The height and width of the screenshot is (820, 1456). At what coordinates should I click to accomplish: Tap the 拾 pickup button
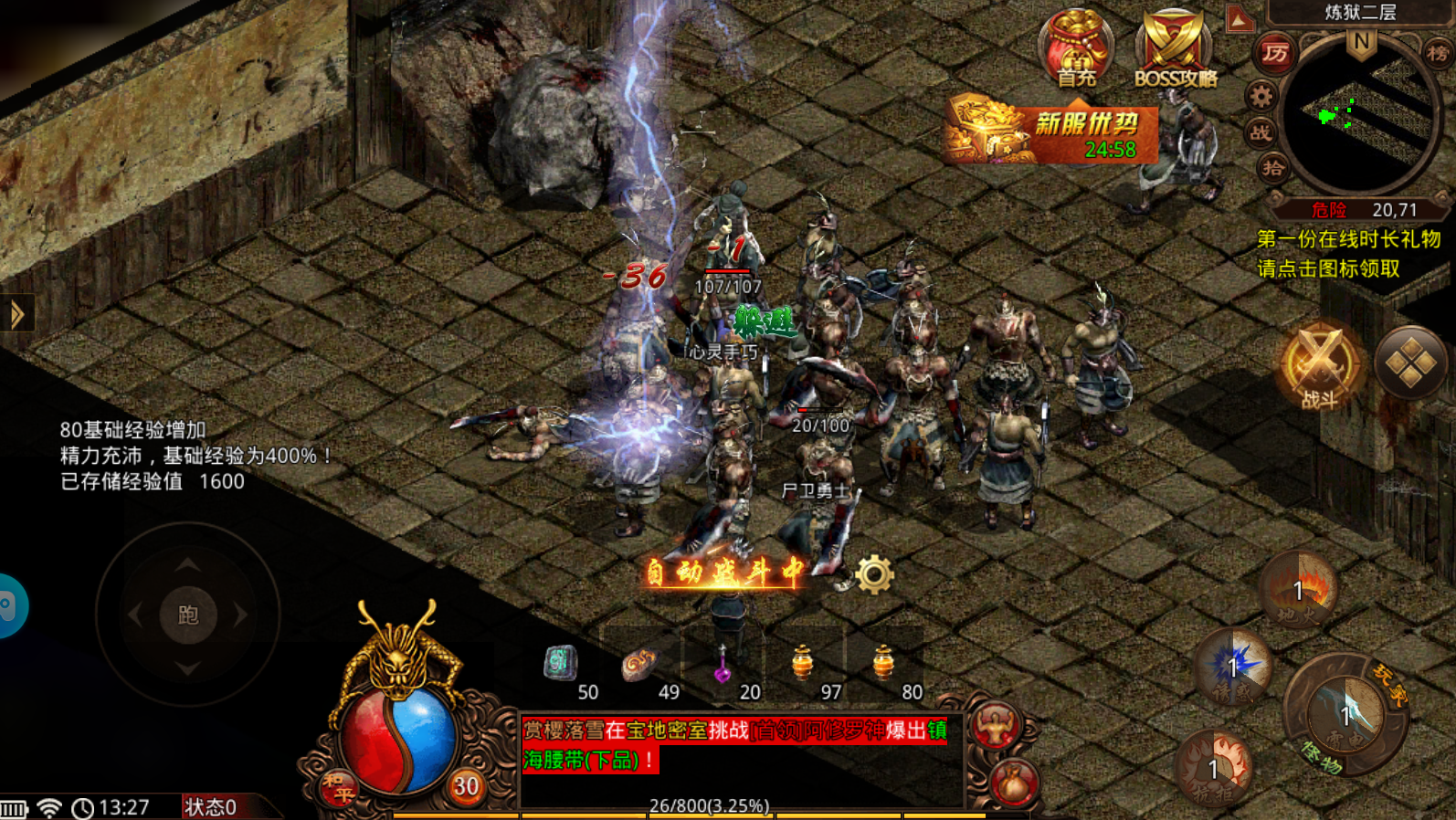(x=1272, y=168)
